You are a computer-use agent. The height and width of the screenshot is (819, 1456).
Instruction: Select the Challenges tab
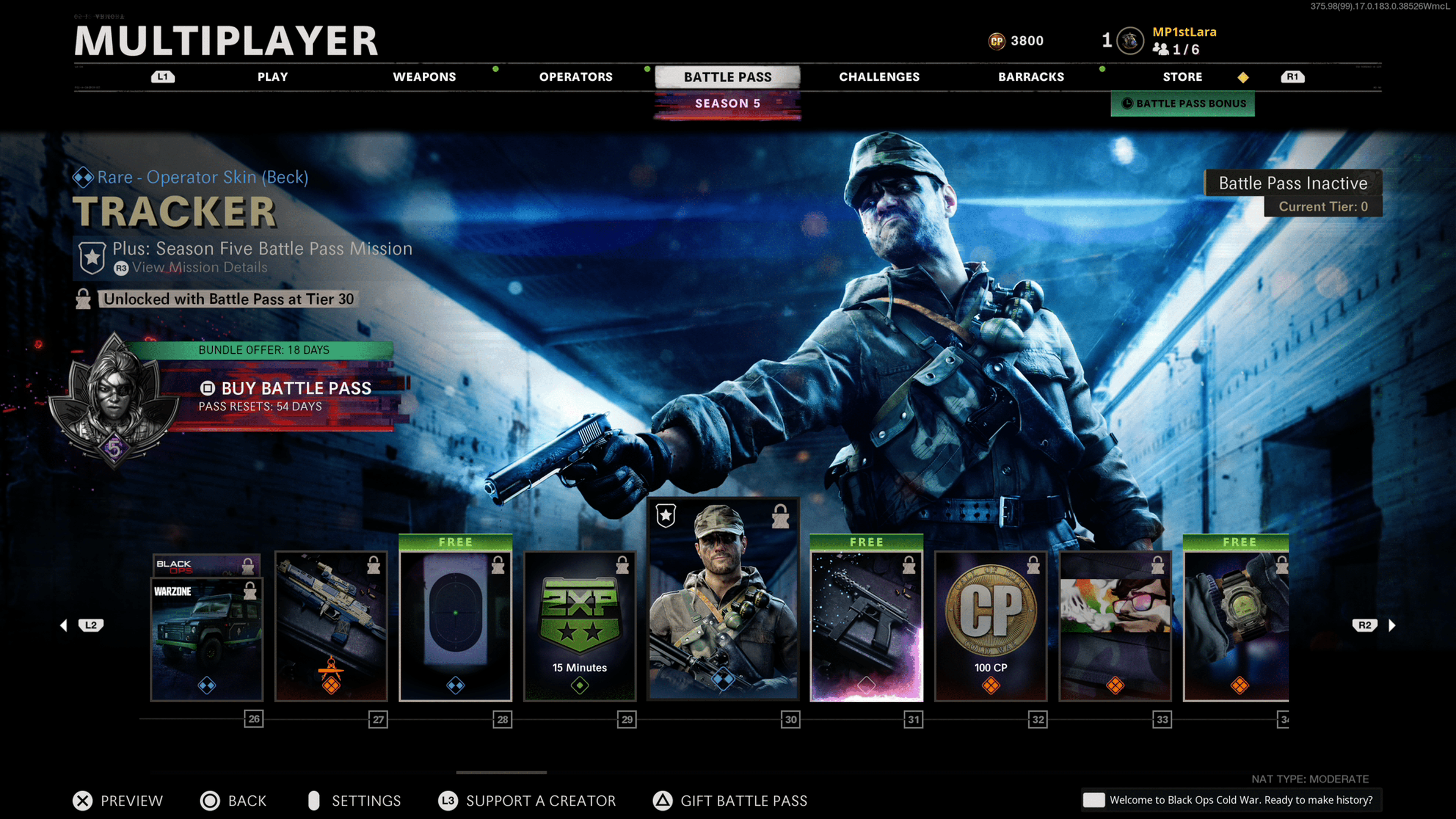(879, 77)
